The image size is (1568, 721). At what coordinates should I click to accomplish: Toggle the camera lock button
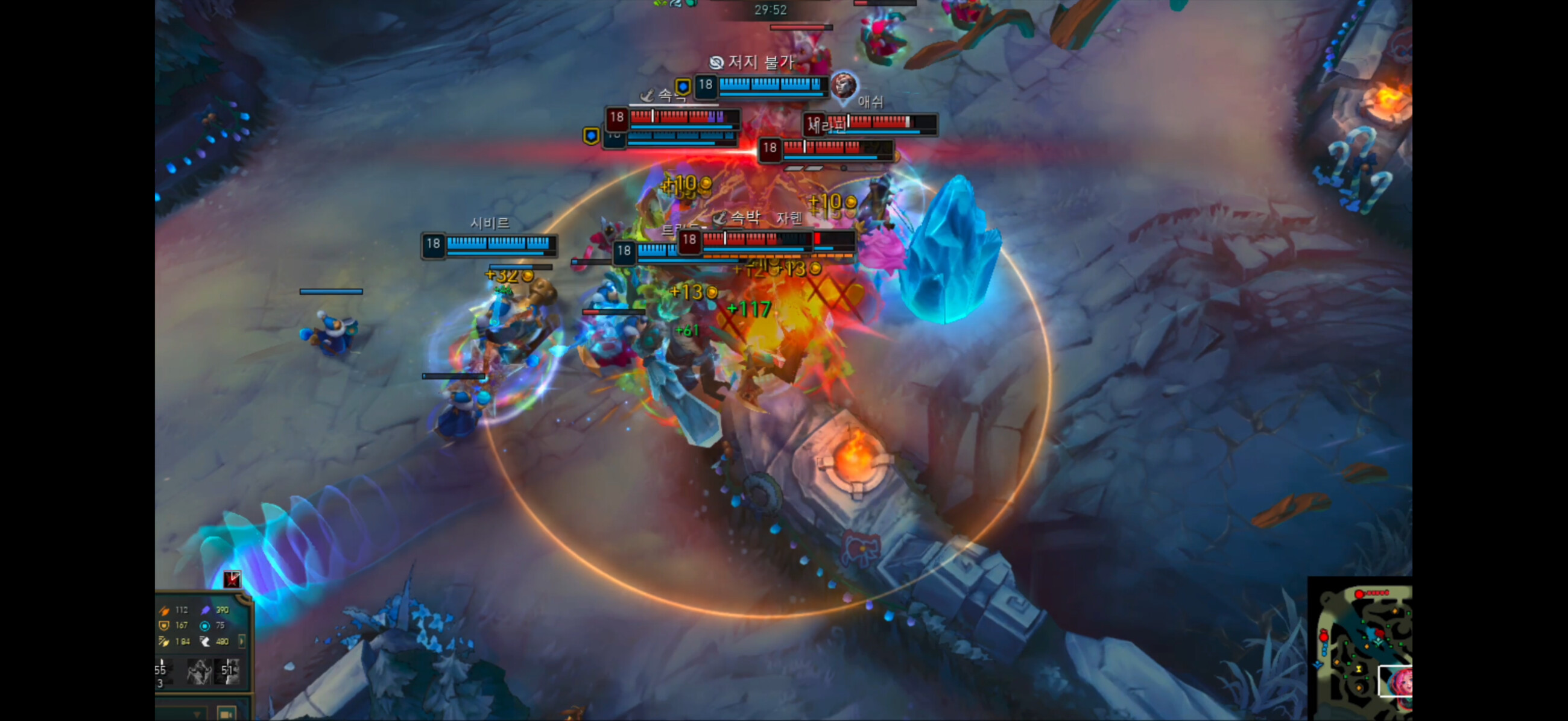226,714
